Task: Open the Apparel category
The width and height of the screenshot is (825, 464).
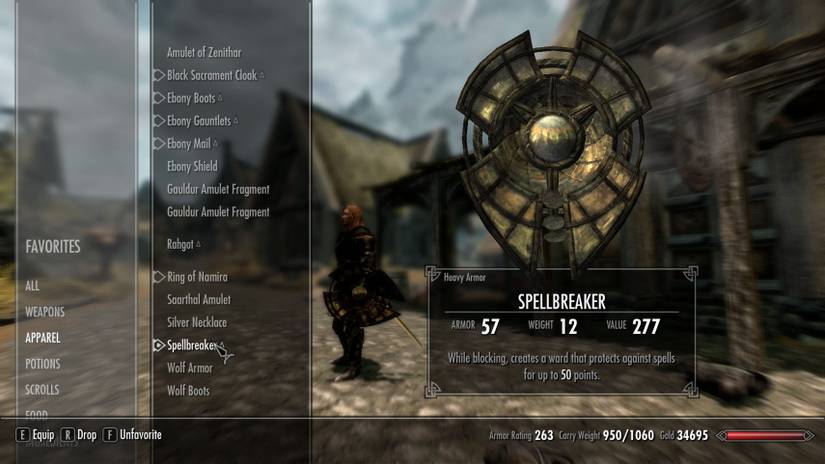Action: 43,338
